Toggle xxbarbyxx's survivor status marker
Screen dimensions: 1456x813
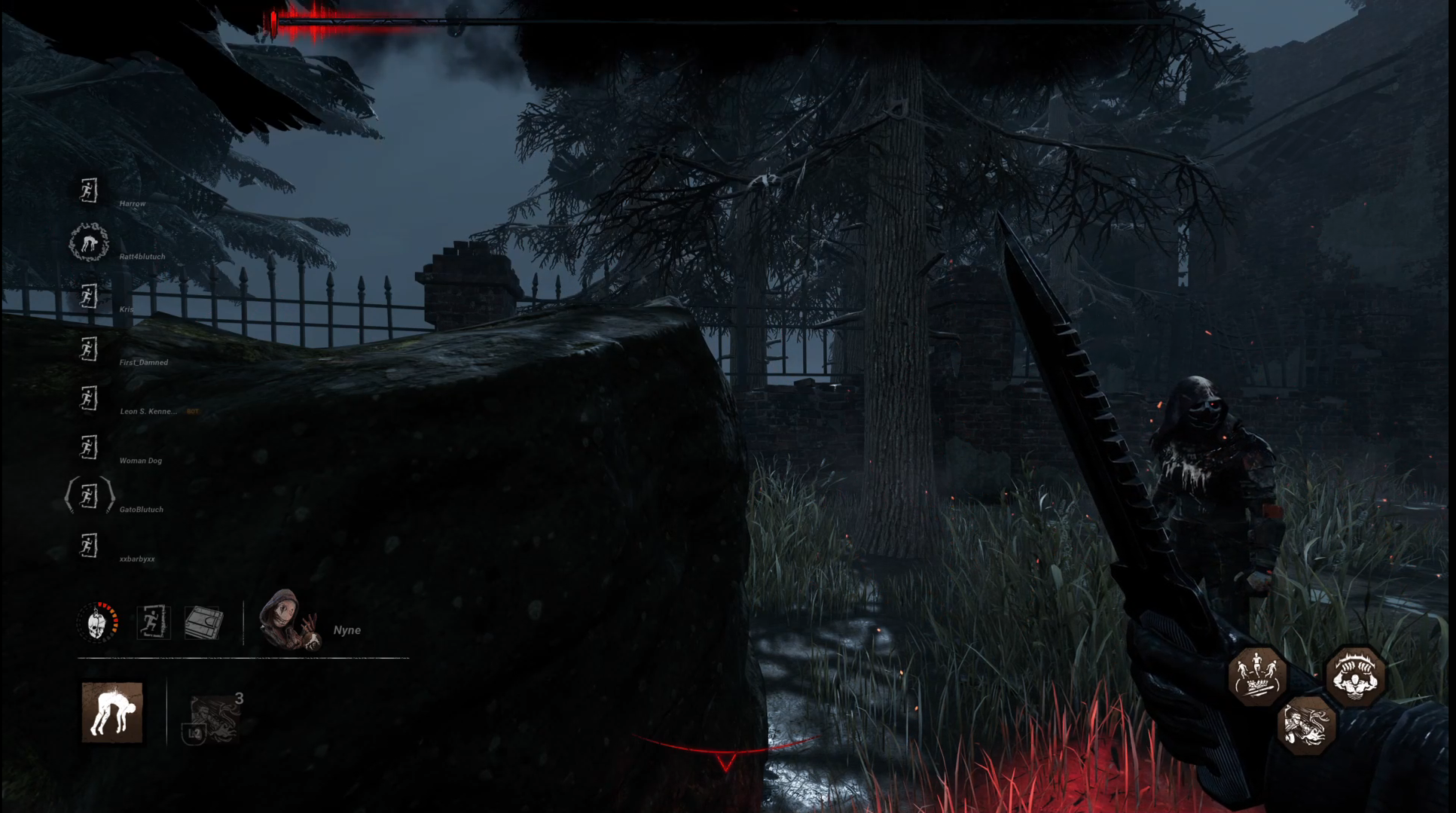88,545
